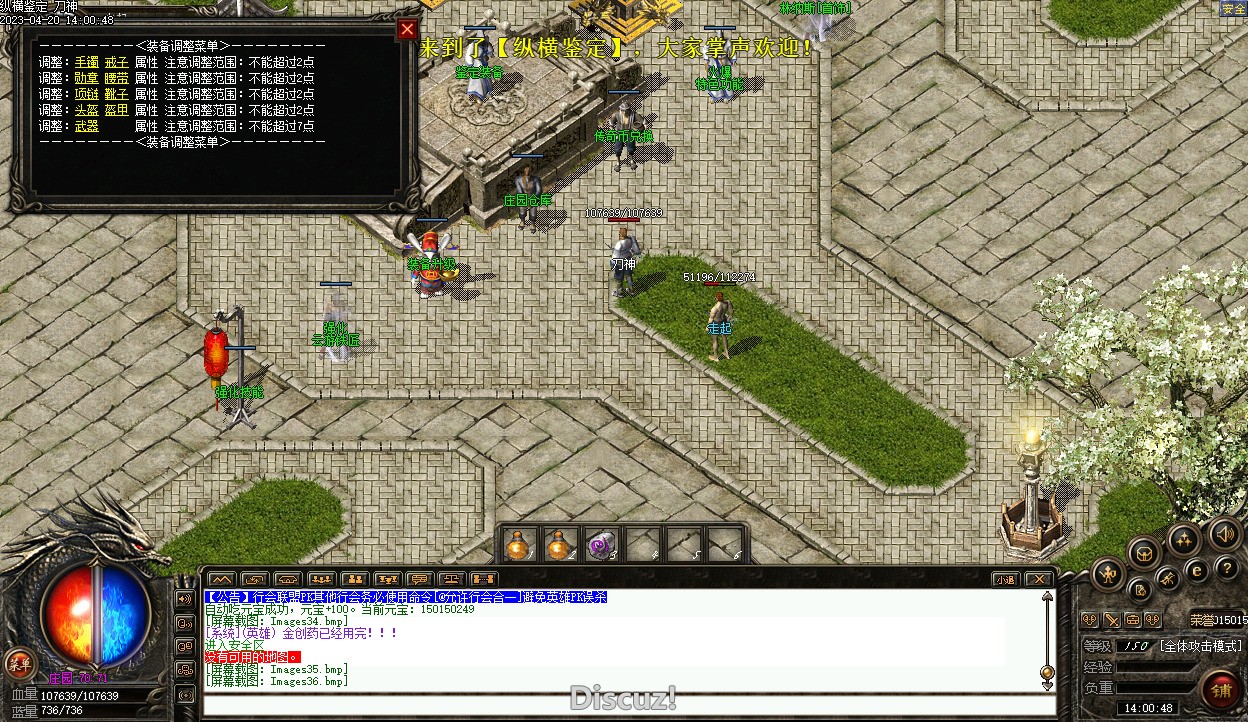The image size is (1248, 722).
Task: Open the 菜单 menu button by health orb
Action: click(19, 662)
